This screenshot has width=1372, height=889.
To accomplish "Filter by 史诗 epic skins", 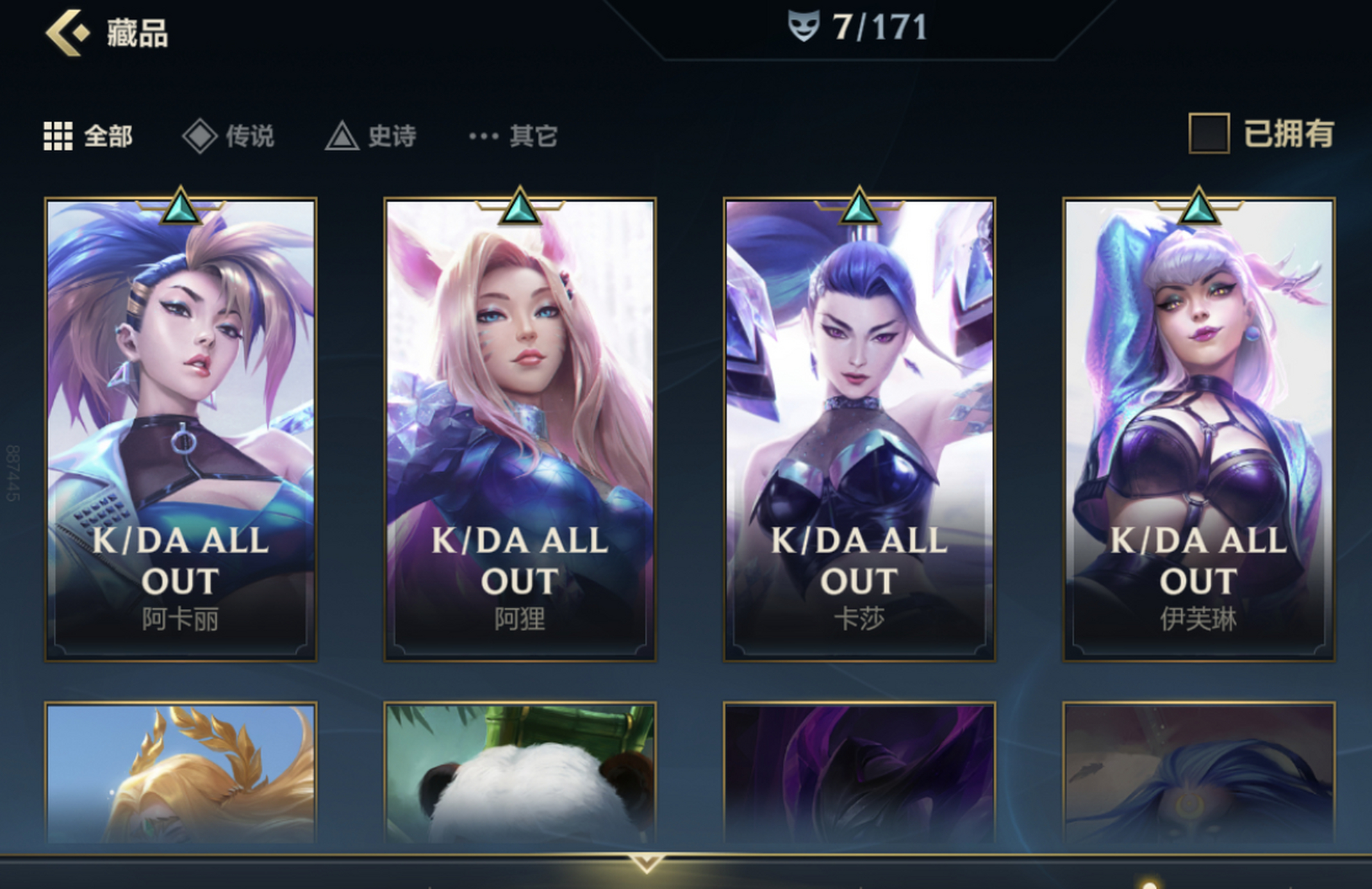I will point(371,136).
